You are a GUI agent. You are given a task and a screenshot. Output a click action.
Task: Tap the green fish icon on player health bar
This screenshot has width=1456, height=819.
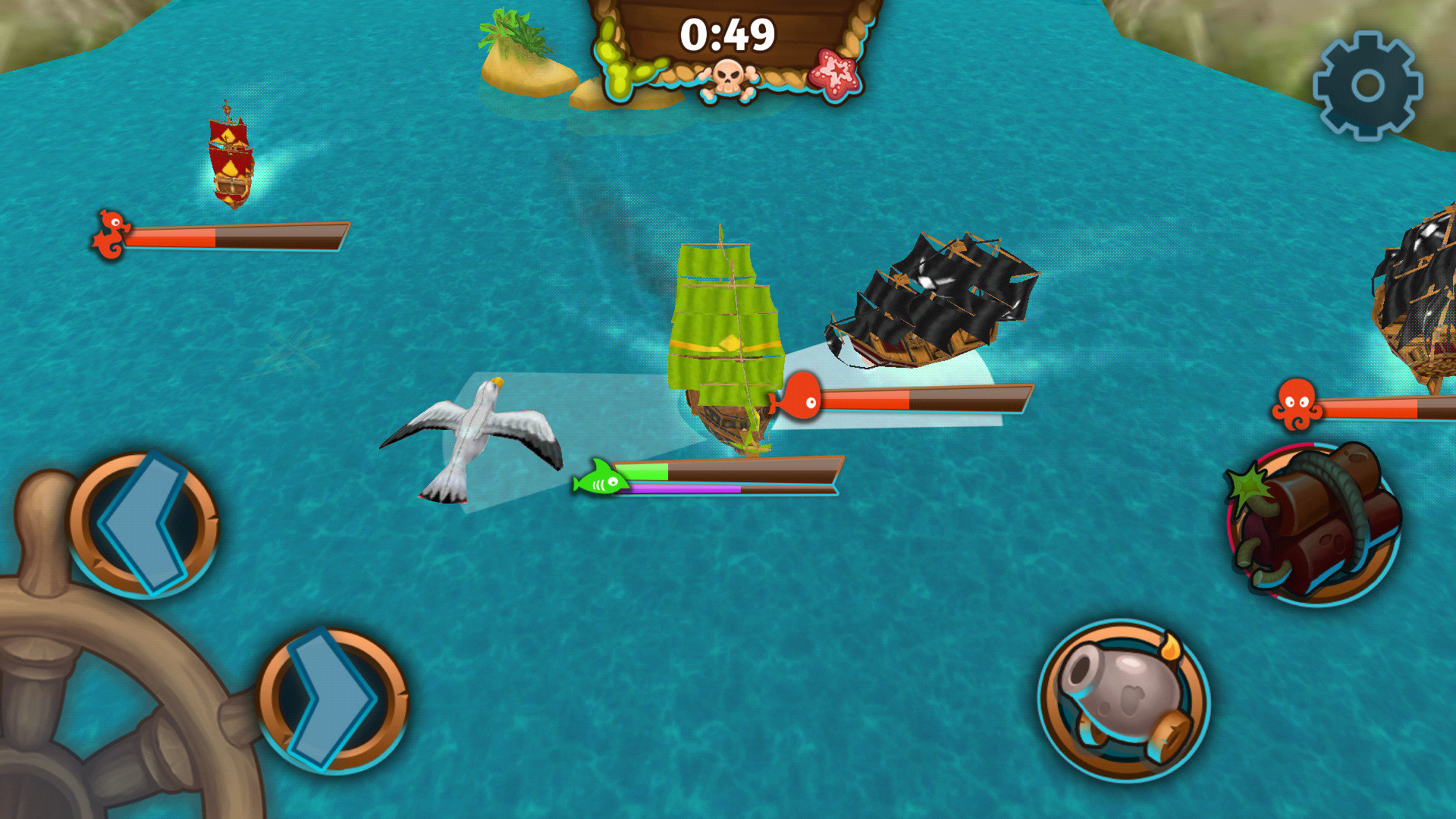point(601,478)
